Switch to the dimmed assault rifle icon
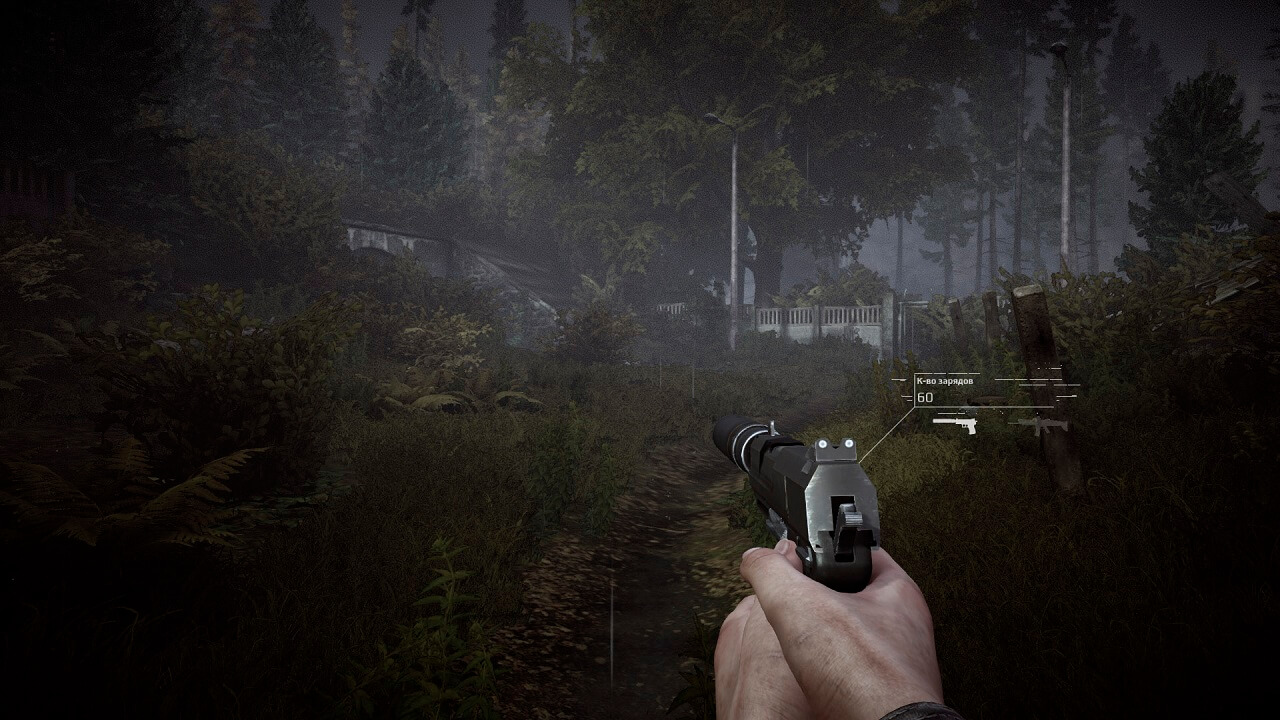 tap(1039, 424)
